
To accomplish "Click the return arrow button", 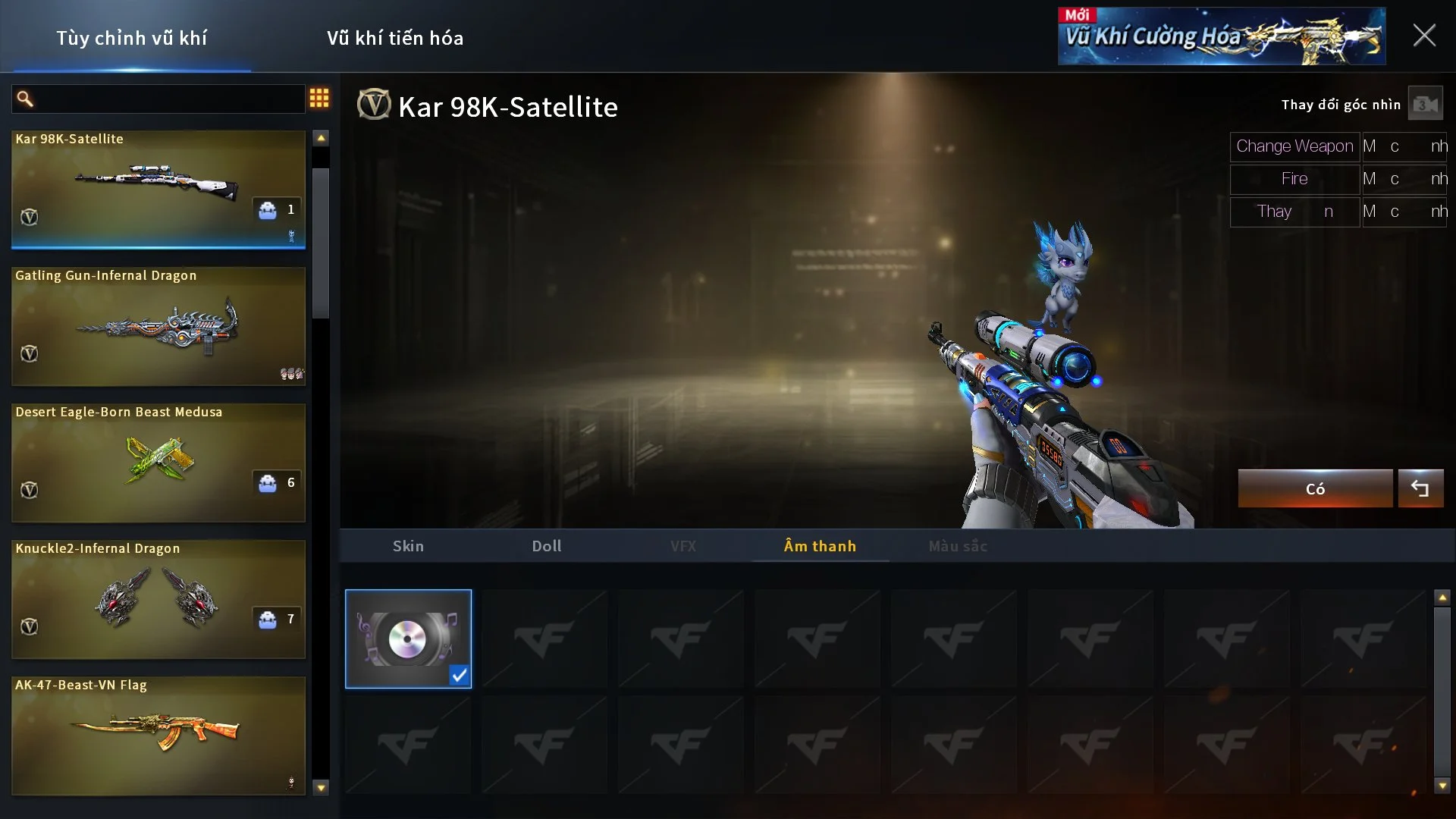I will (x=1420, y=489).
